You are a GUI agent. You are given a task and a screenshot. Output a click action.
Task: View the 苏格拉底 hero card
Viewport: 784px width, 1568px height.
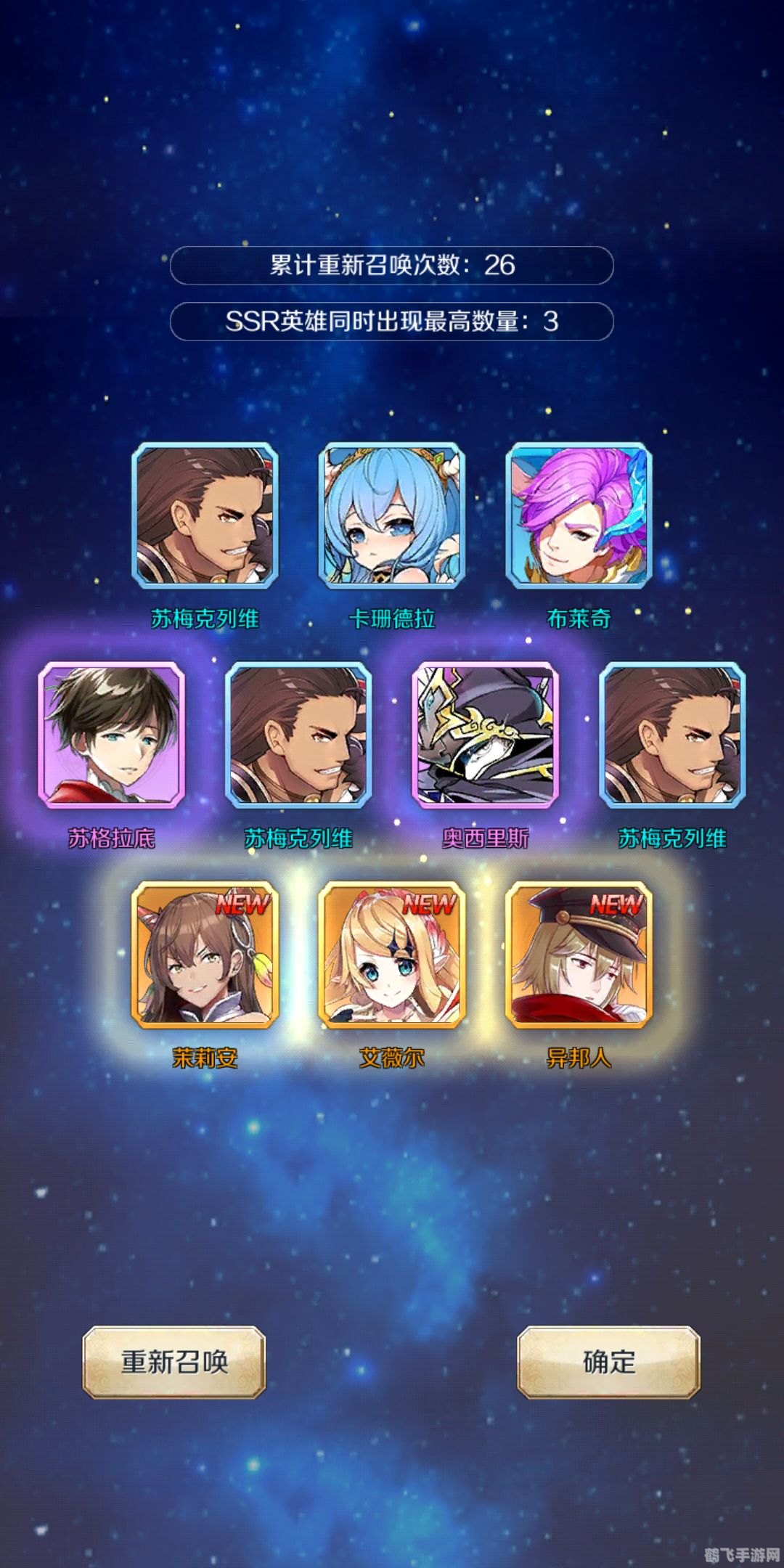[112, 735]
